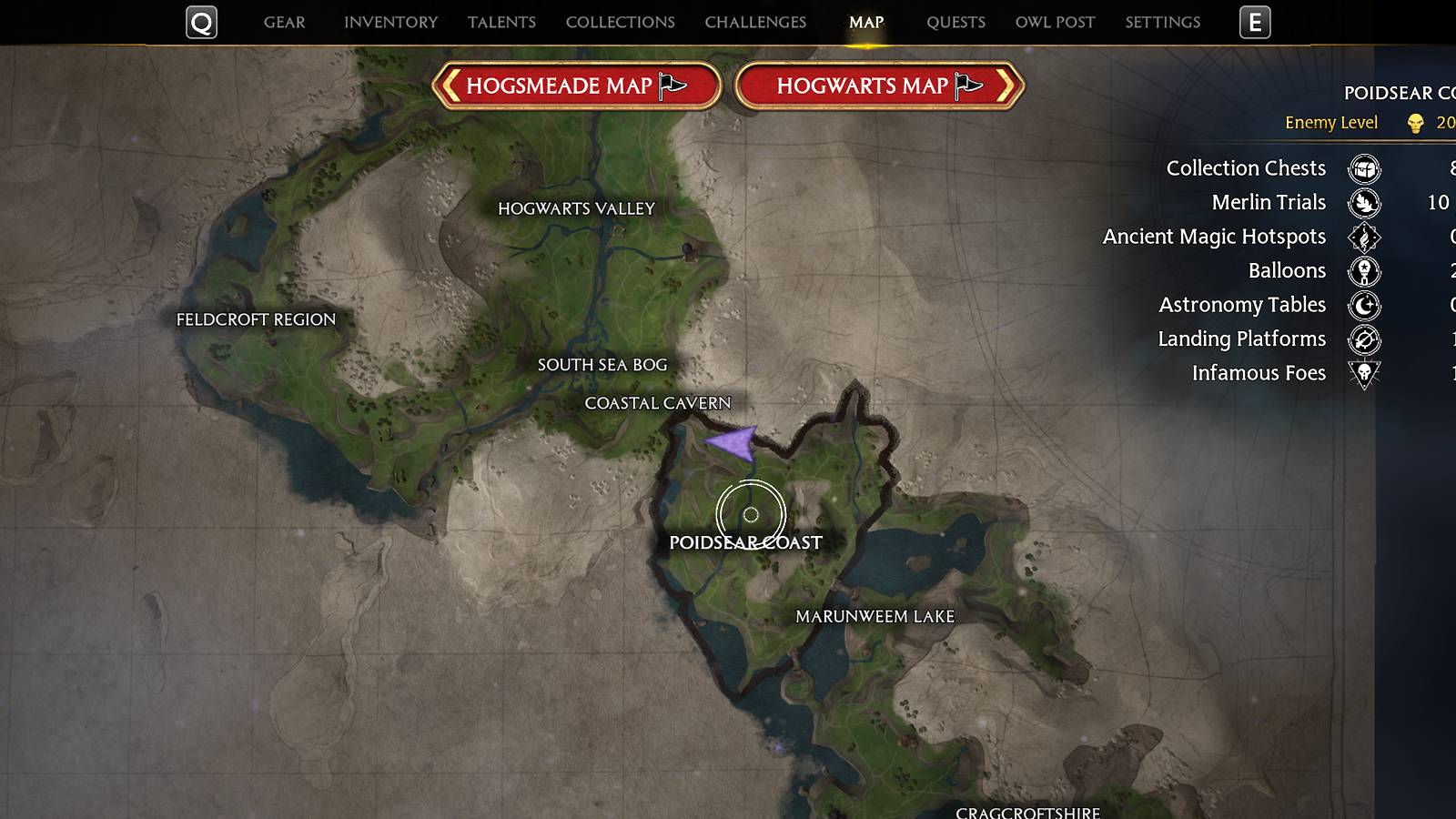Expand the Poidsear Coast region panel
This screenshot has height=819, width=1456.
click(x=1401, y=92)
